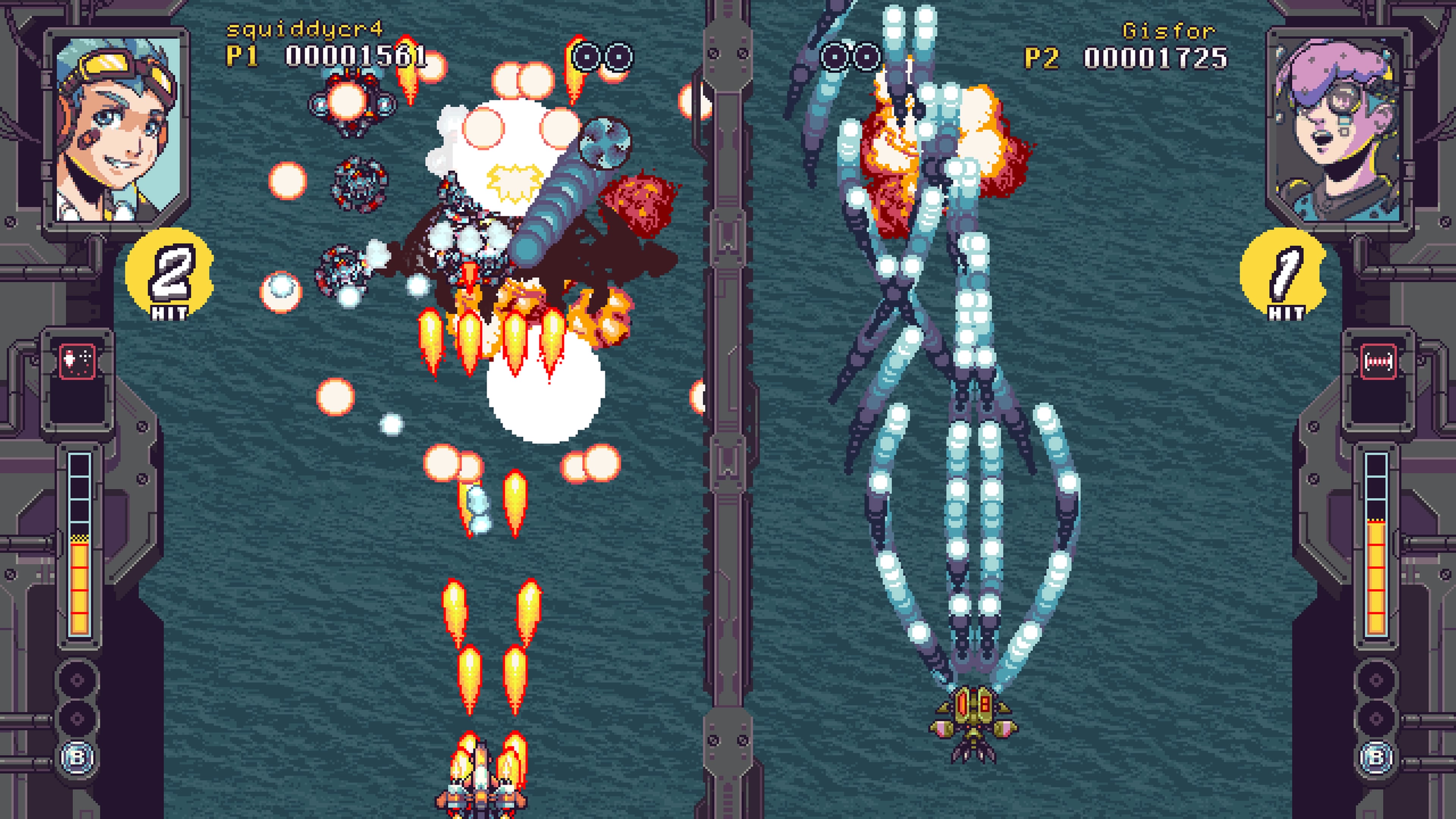Click the squiddycr4 player name
Image resolution: width=1456 pixels, height=819 pixels.
pyautogui.click(x=304, y=29)
